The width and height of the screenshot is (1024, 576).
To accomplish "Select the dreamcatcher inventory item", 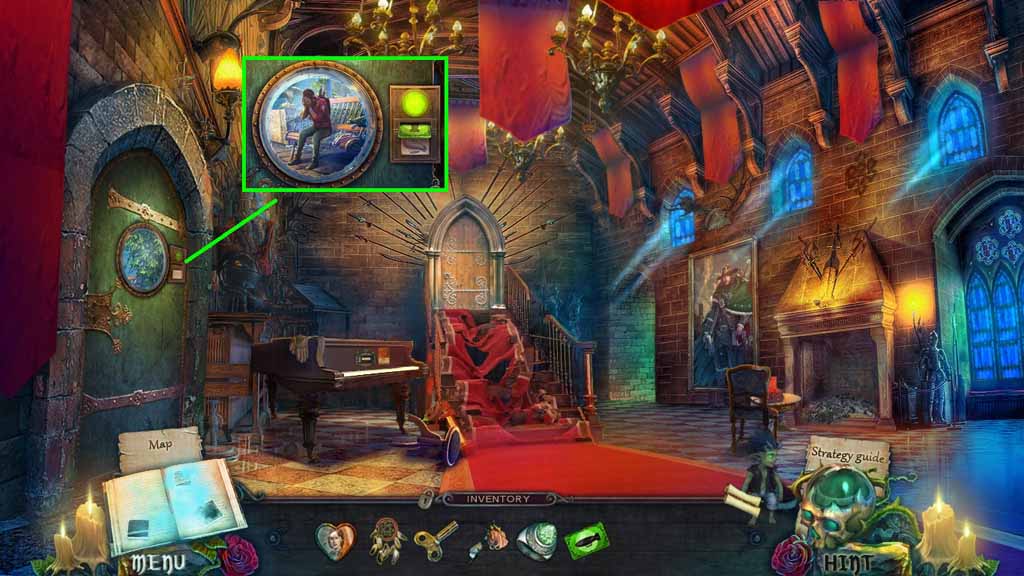I will (x=386, y=541).
